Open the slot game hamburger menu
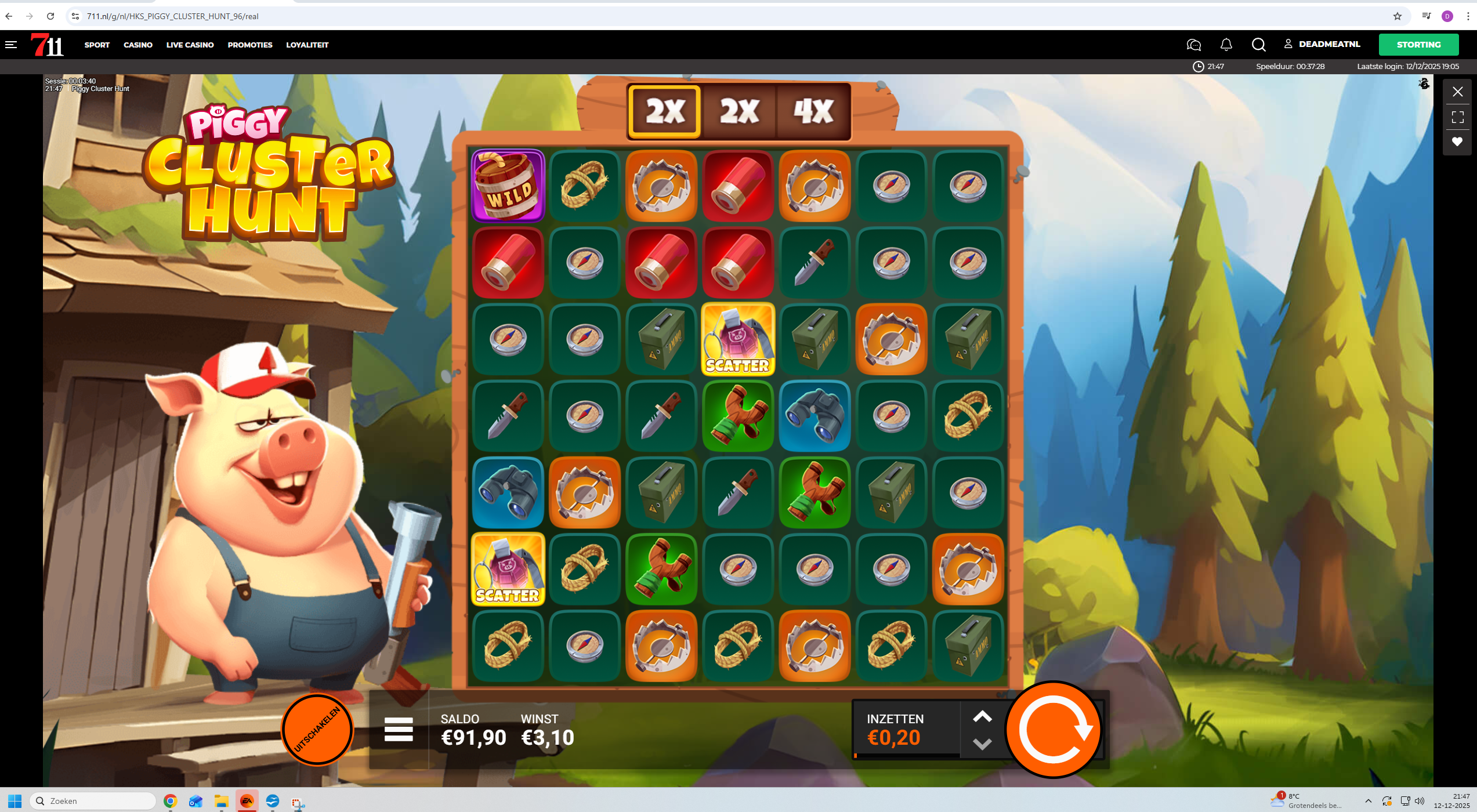 click(x=399, y=729)
